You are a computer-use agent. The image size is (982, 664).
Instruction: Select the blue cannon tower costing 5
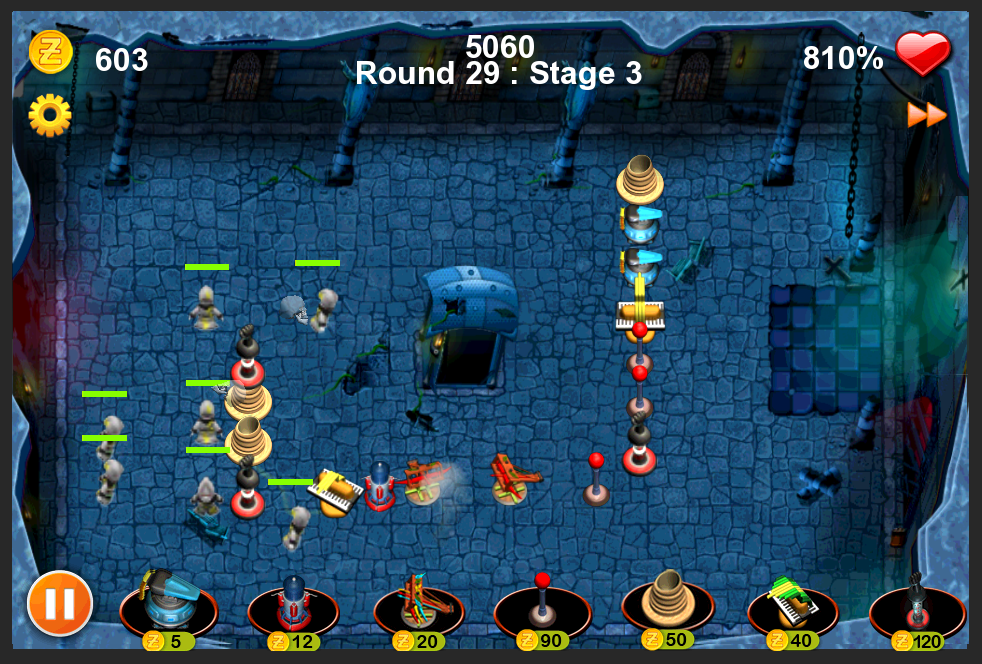167,603
